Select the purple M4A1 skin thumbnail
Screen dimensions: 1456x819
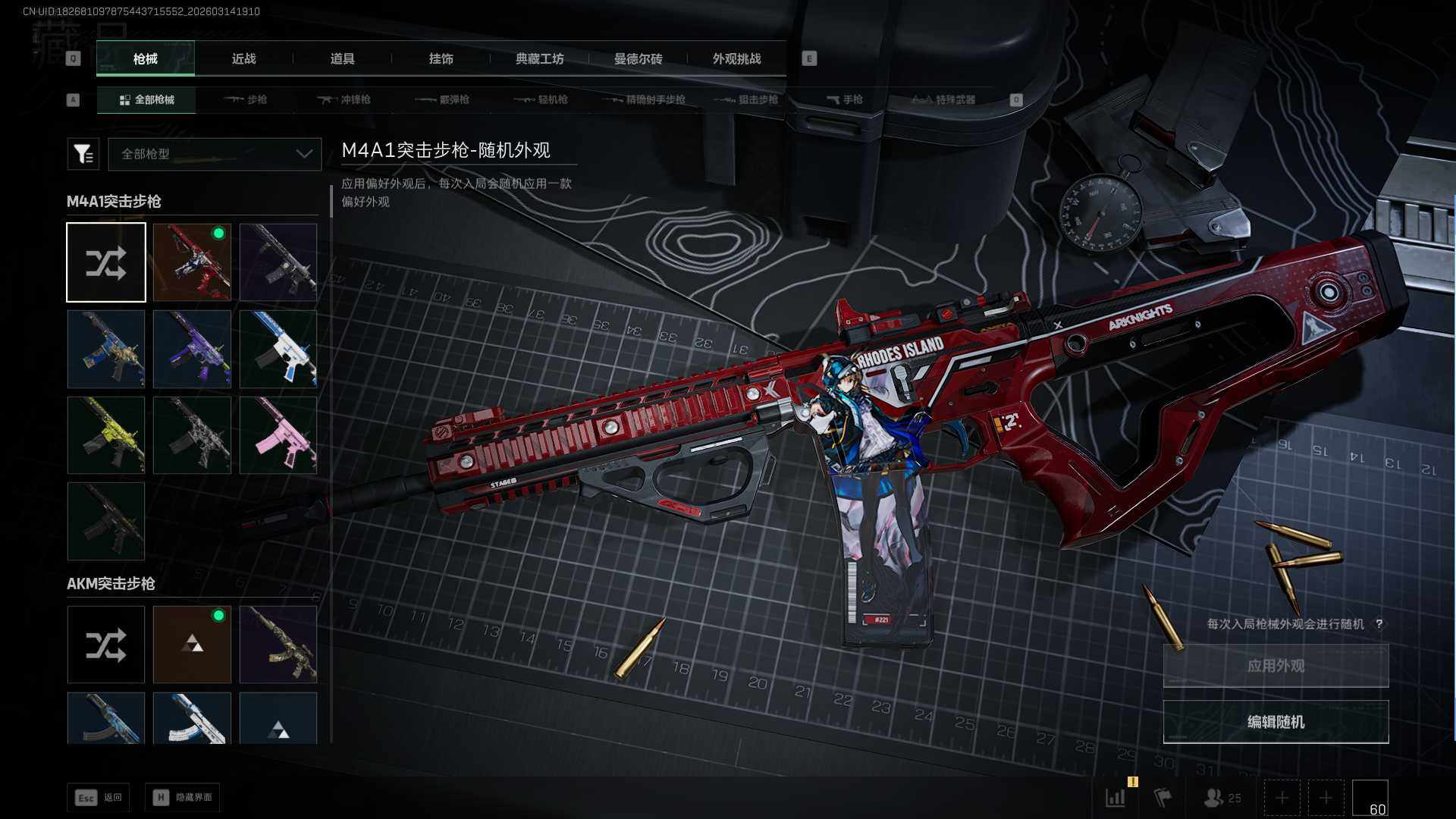click(x=192, y=349)
